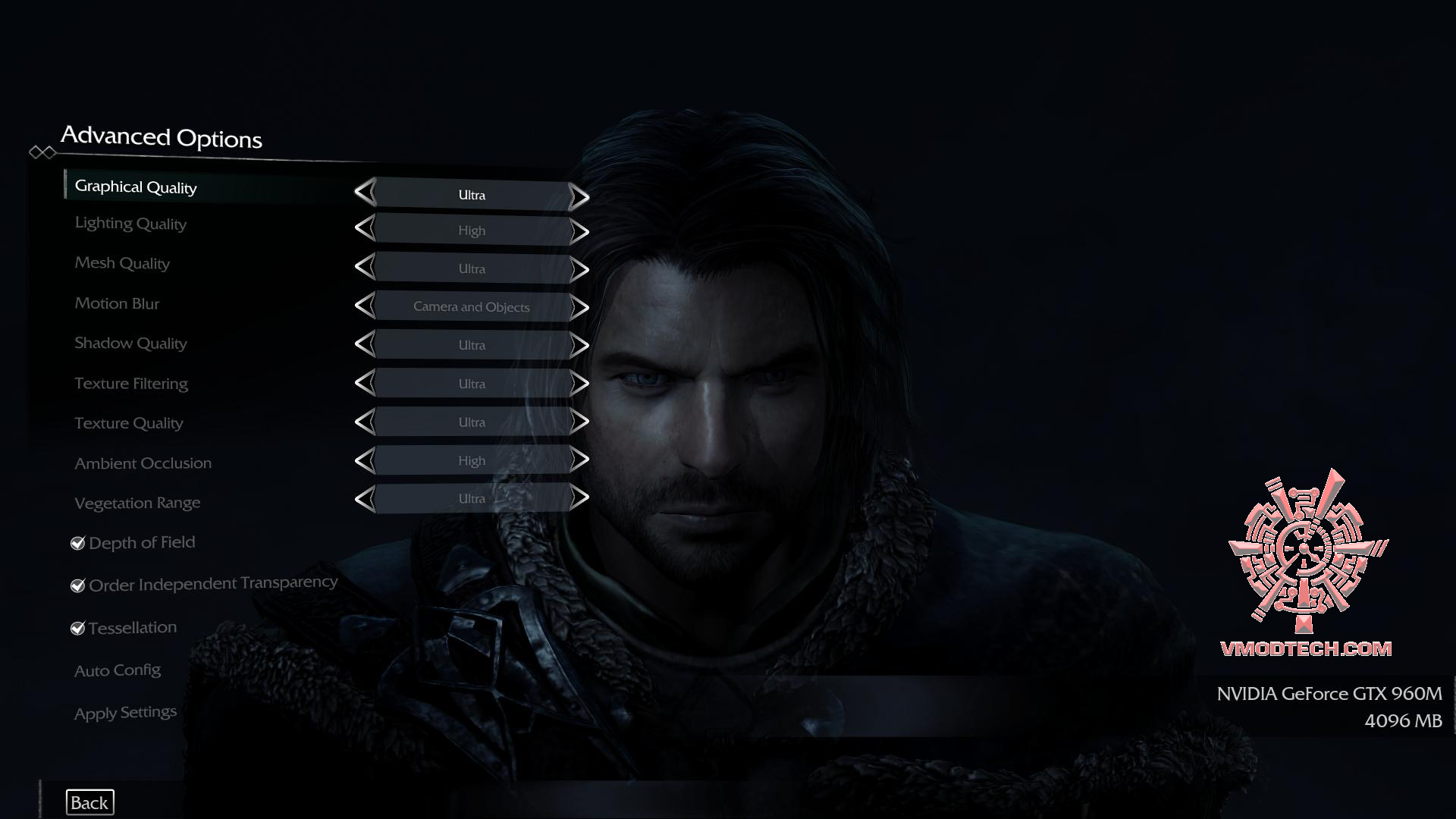Click Auto Config to auto-detect settings
Screen dimensions: 1456x819
[118, 670]
